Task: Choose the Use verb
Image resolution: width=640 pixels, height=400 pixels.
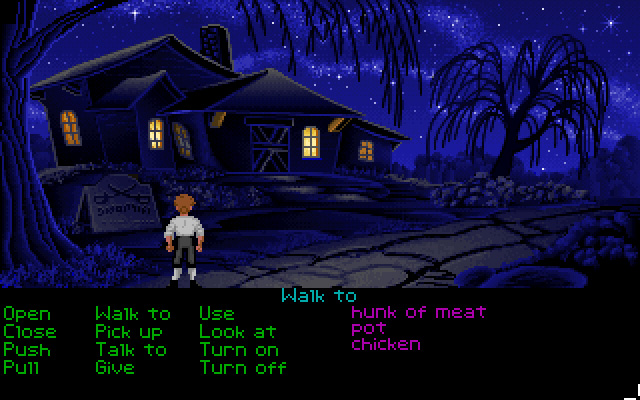Action: [216, 314]
